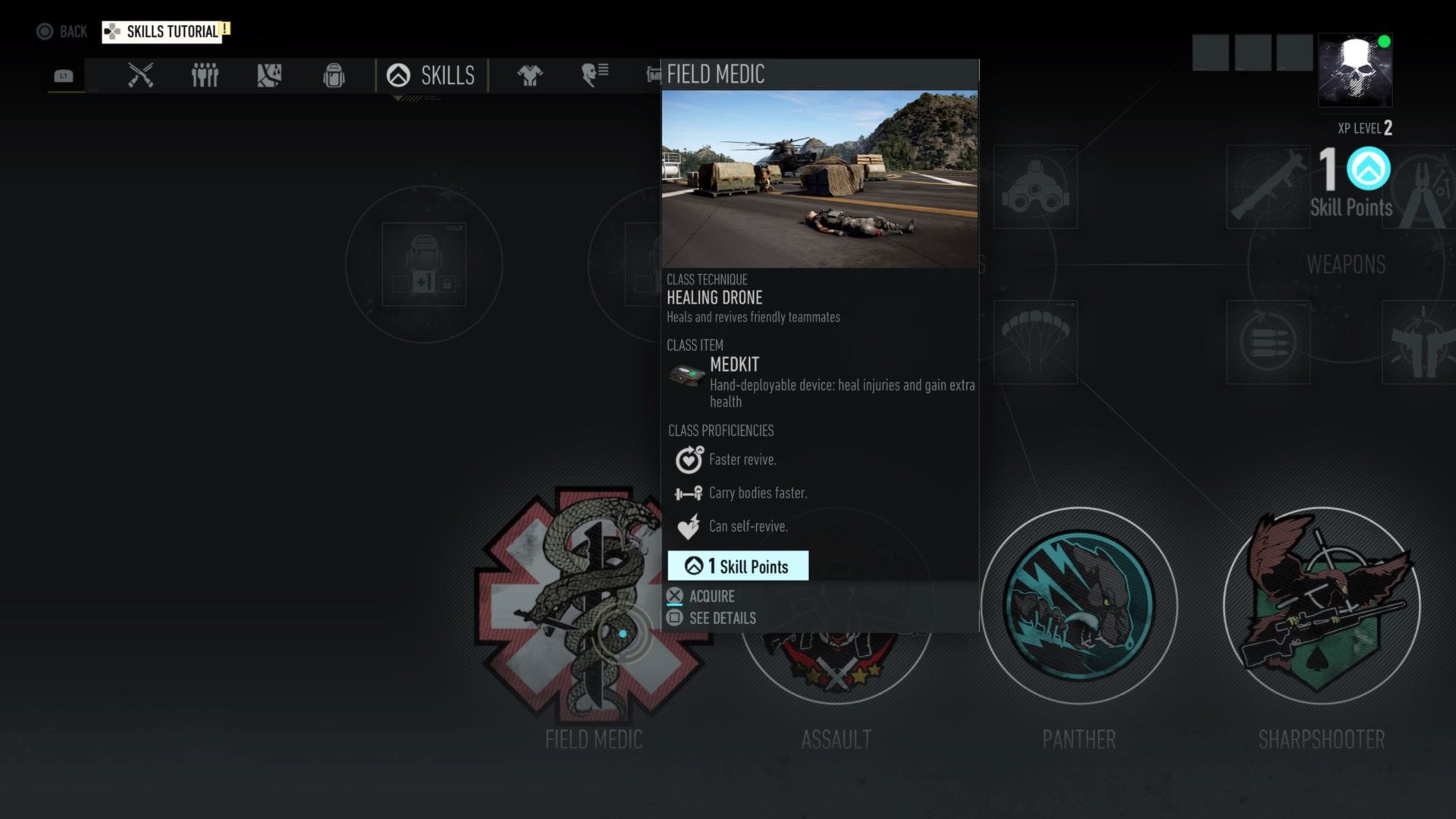The width and height of the screenshot is (1456, 819).
Task: Select the crossed-rifles Weapons menu icon
Action: click(x=141, y=75)
